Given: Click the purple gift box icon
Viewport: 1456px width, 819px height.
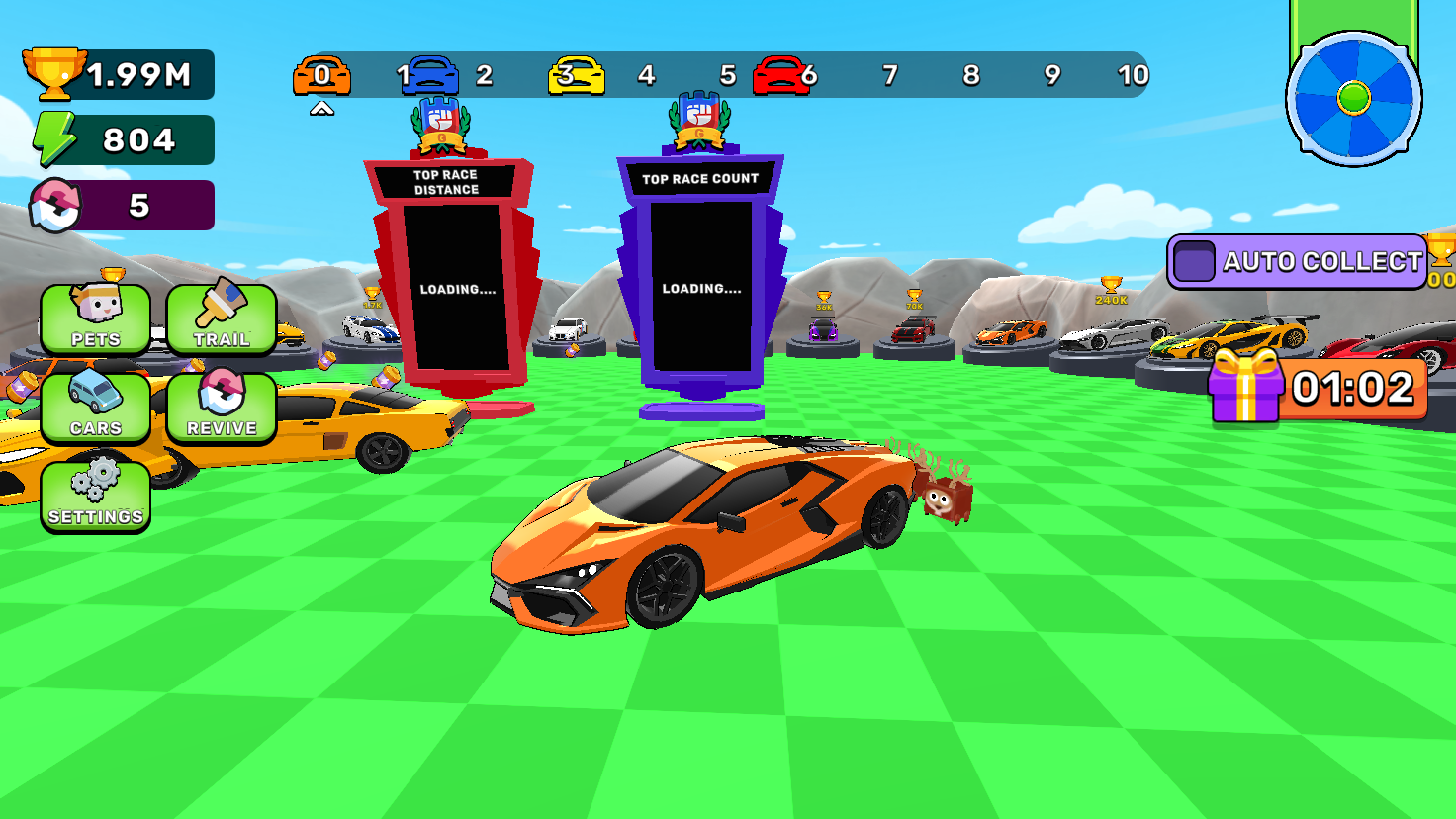Looking at the screenshot, I should point(1243,390).
